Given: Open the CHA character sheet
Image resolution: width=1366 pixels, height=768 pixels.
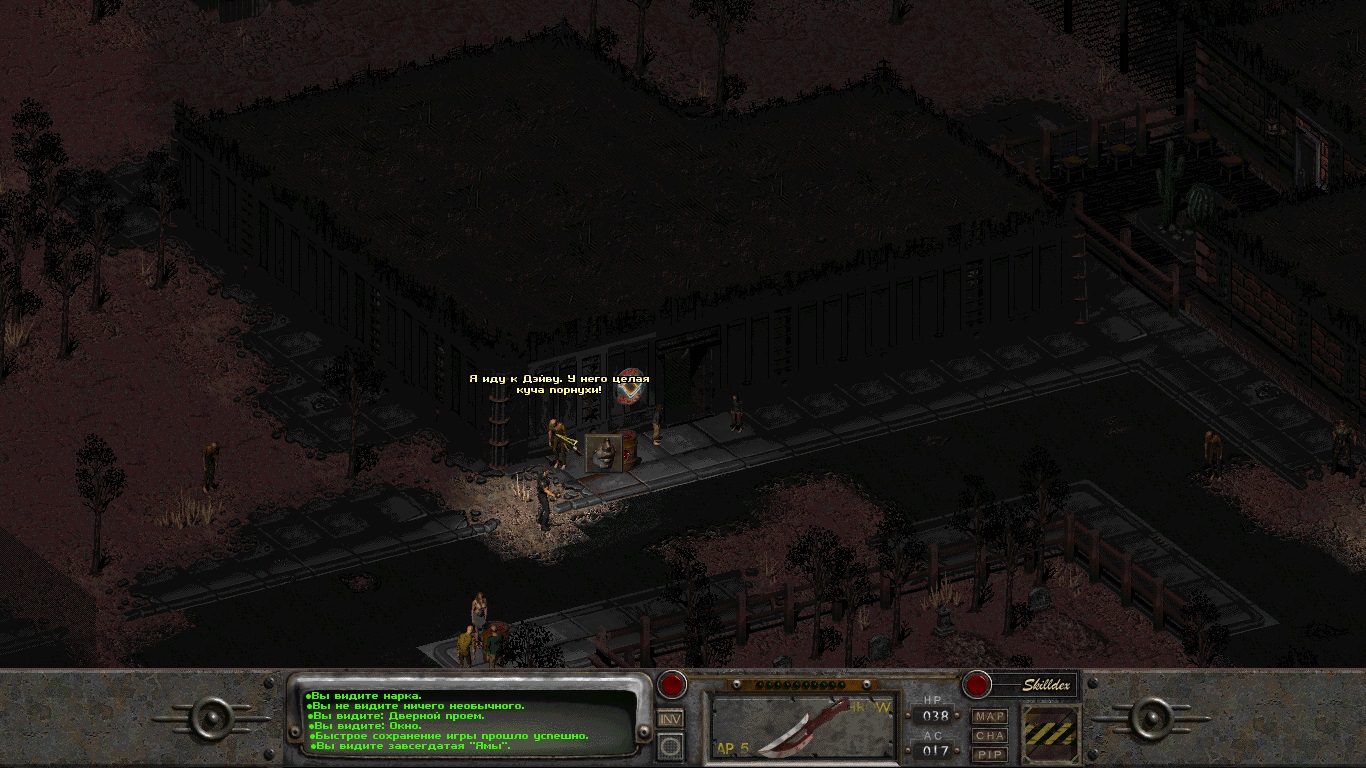Looking at the screenshot, I should point(990,736).
